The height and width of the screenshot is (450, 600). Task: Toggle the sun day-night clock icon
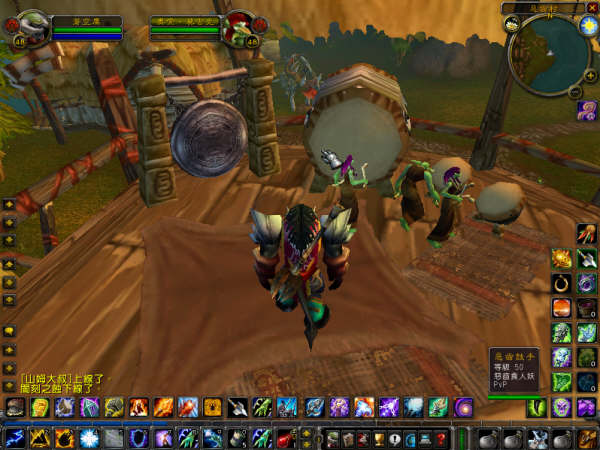click(589, 27)
